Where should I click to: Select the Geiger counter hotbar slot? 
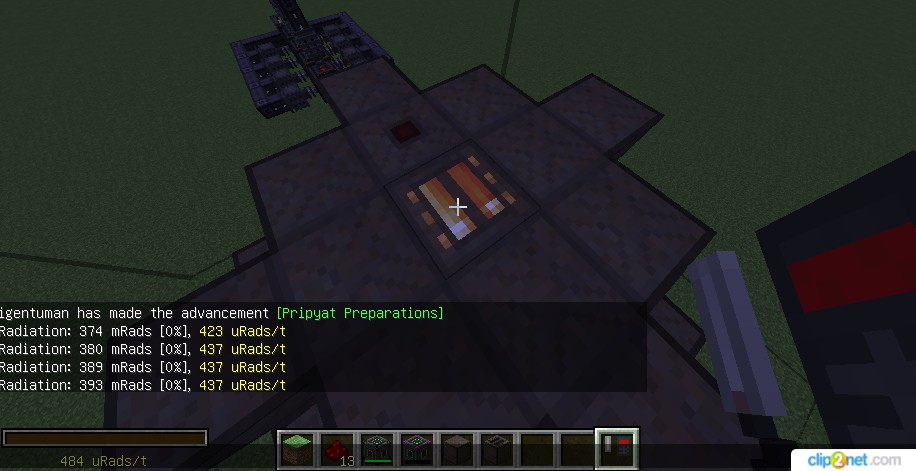point(616,449)
